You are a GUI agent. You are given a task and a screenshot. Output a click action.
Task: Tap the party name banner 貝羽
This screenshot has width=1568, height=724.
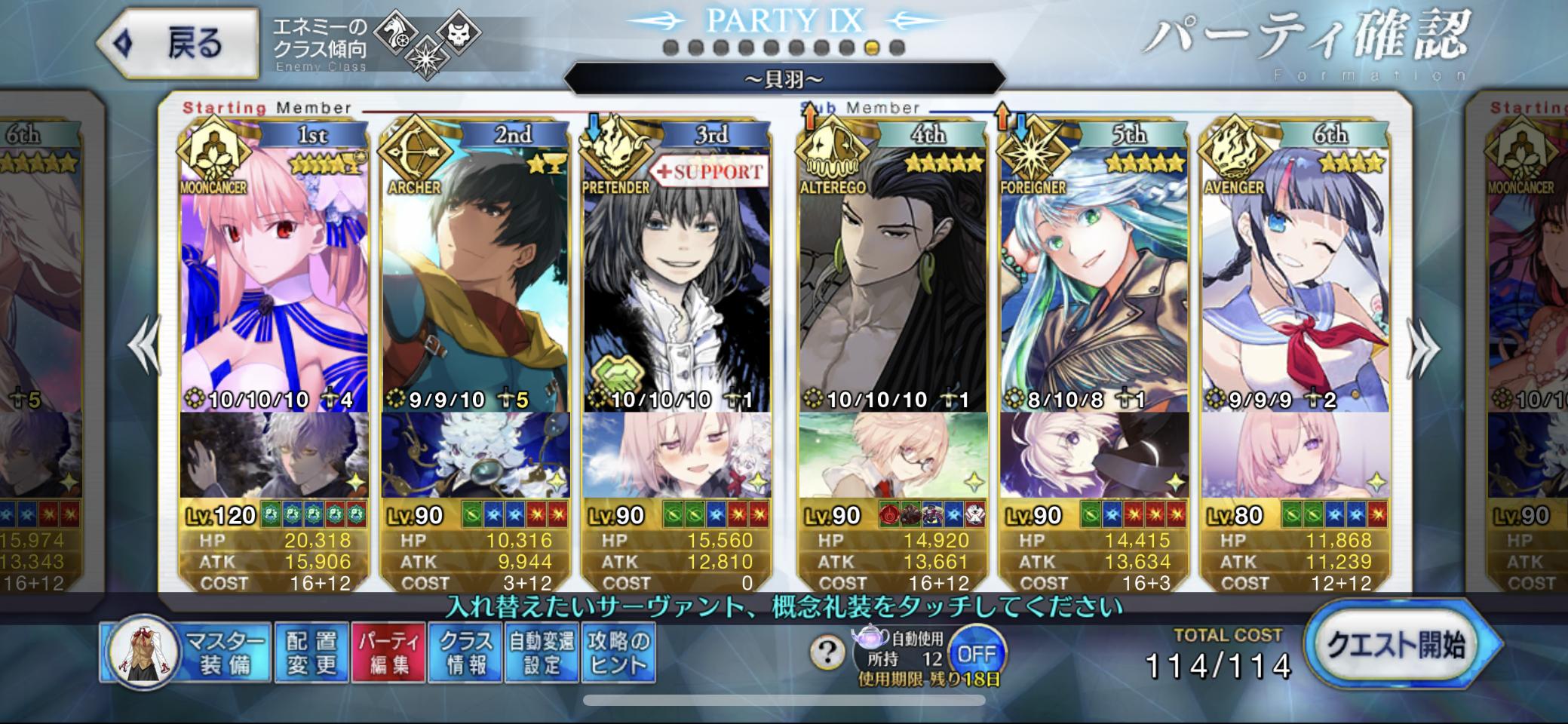tap(784, 78)
